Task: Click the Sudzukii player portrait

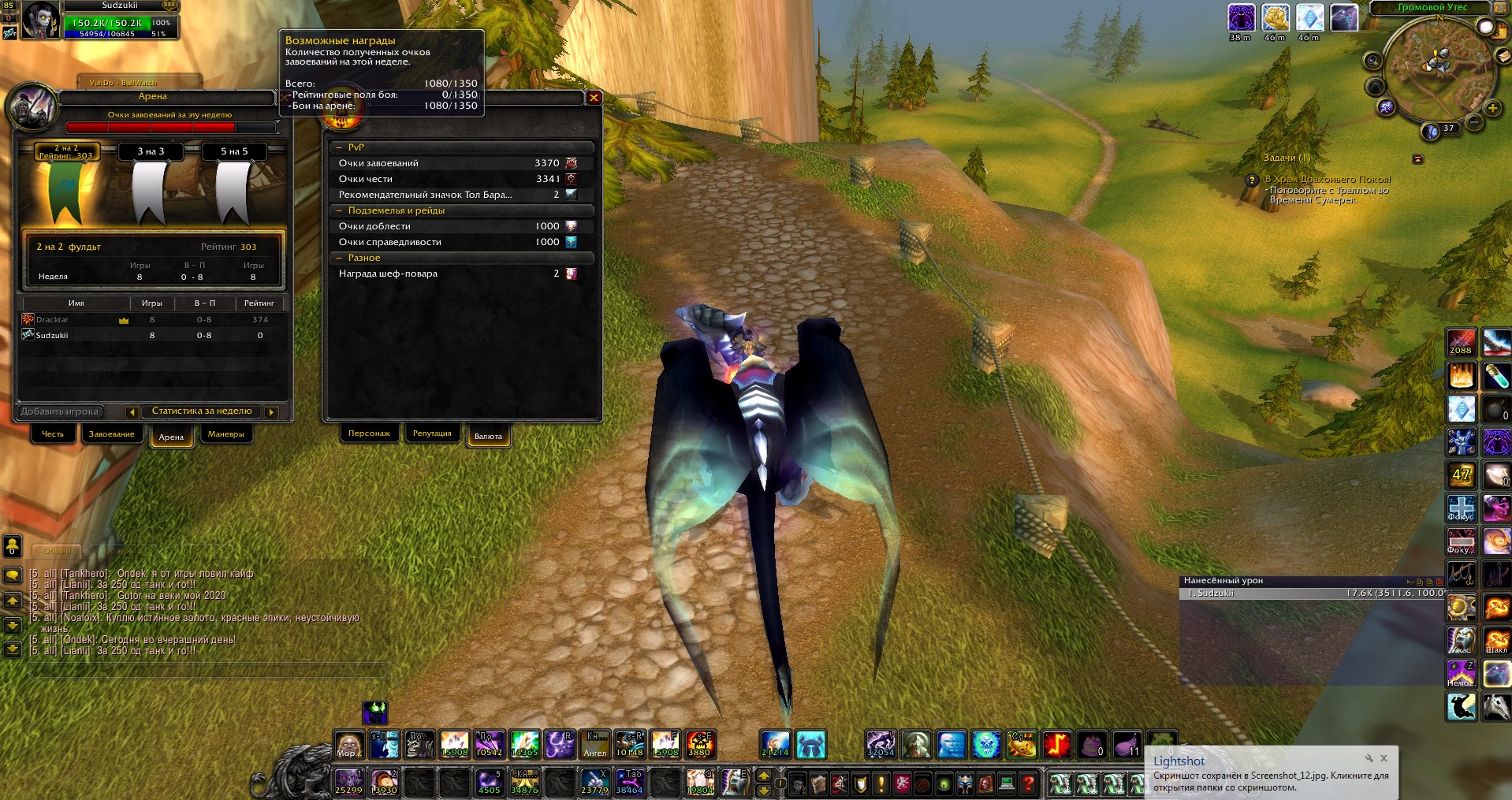Action: 39,20
